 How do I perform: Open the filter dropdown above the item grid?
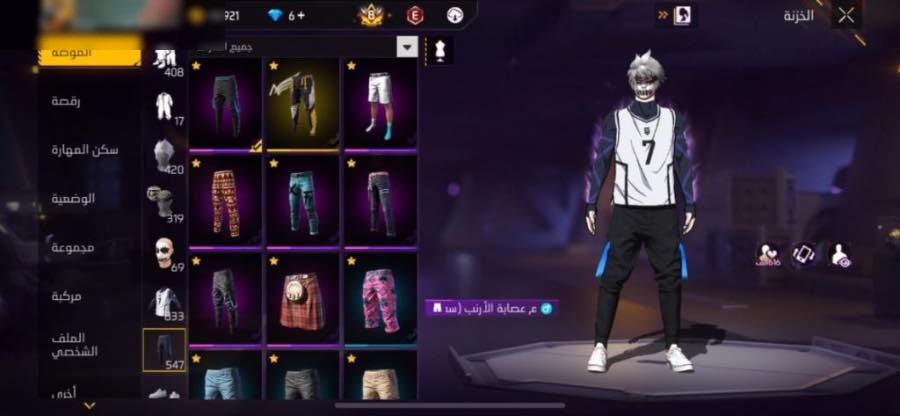pos(407,46)
